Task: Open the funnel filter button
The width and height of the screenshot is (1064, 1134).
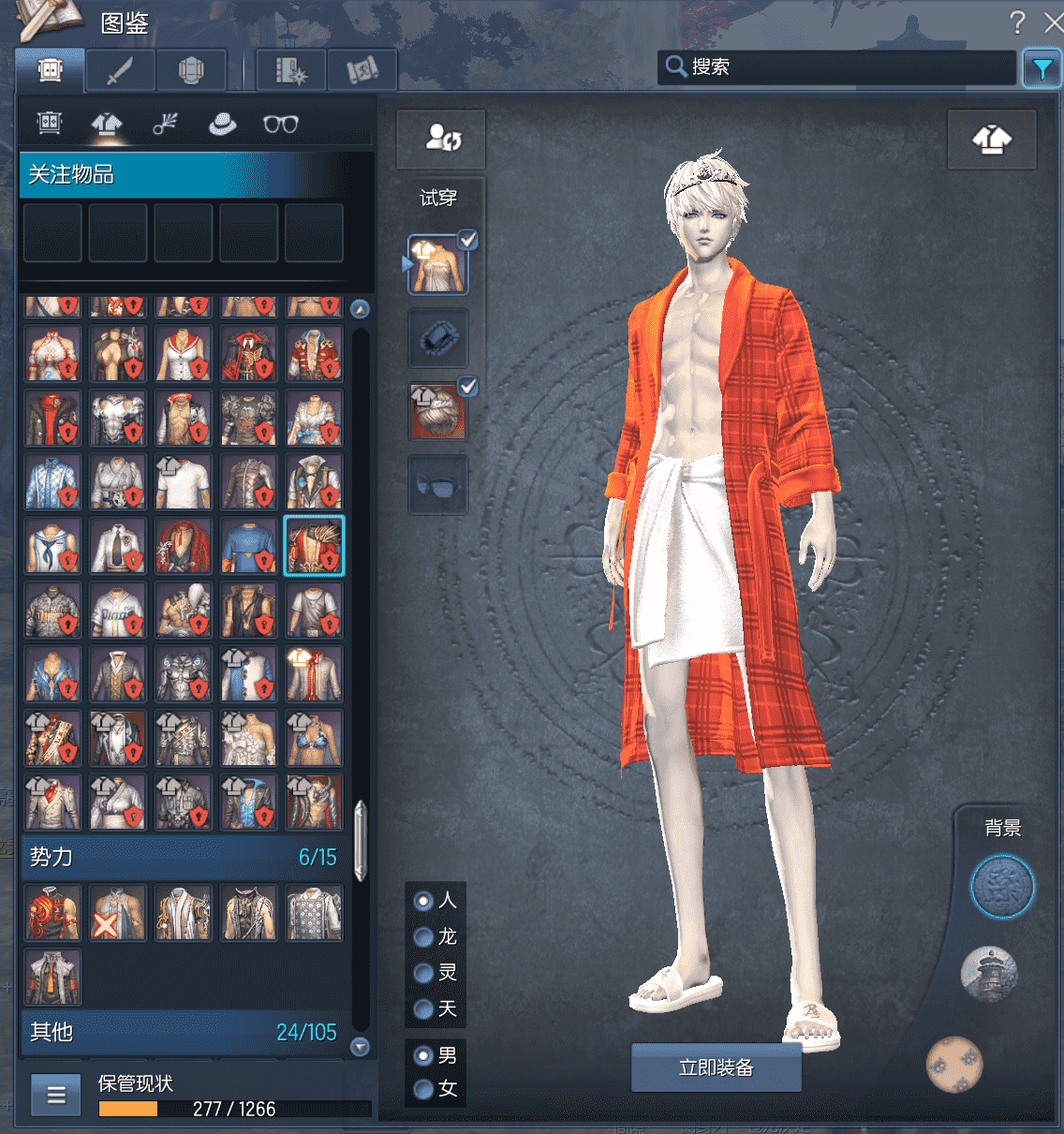Action: click(x=1042, y=68)
